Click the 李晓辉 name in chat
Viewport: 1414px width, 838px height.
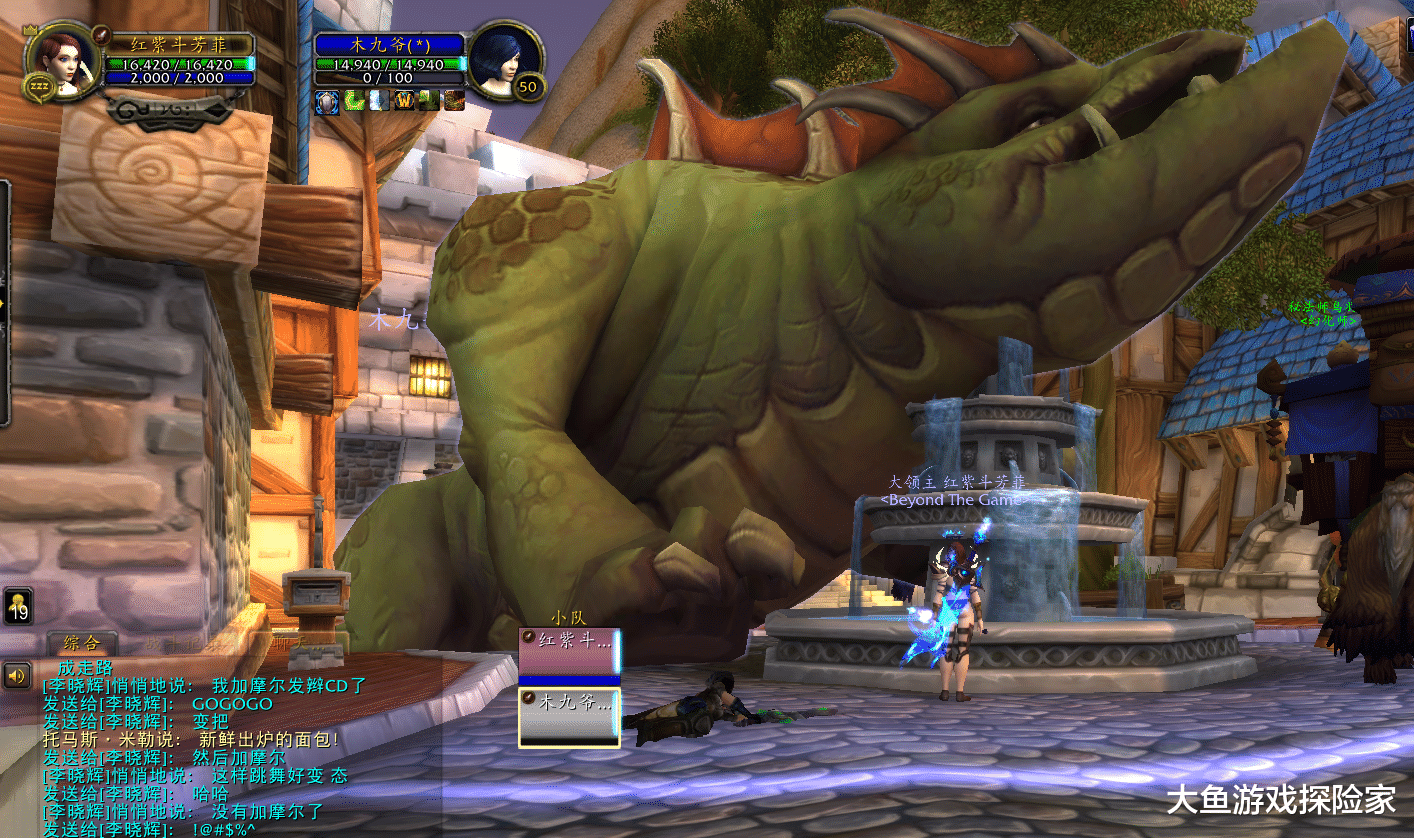[78, 686]
